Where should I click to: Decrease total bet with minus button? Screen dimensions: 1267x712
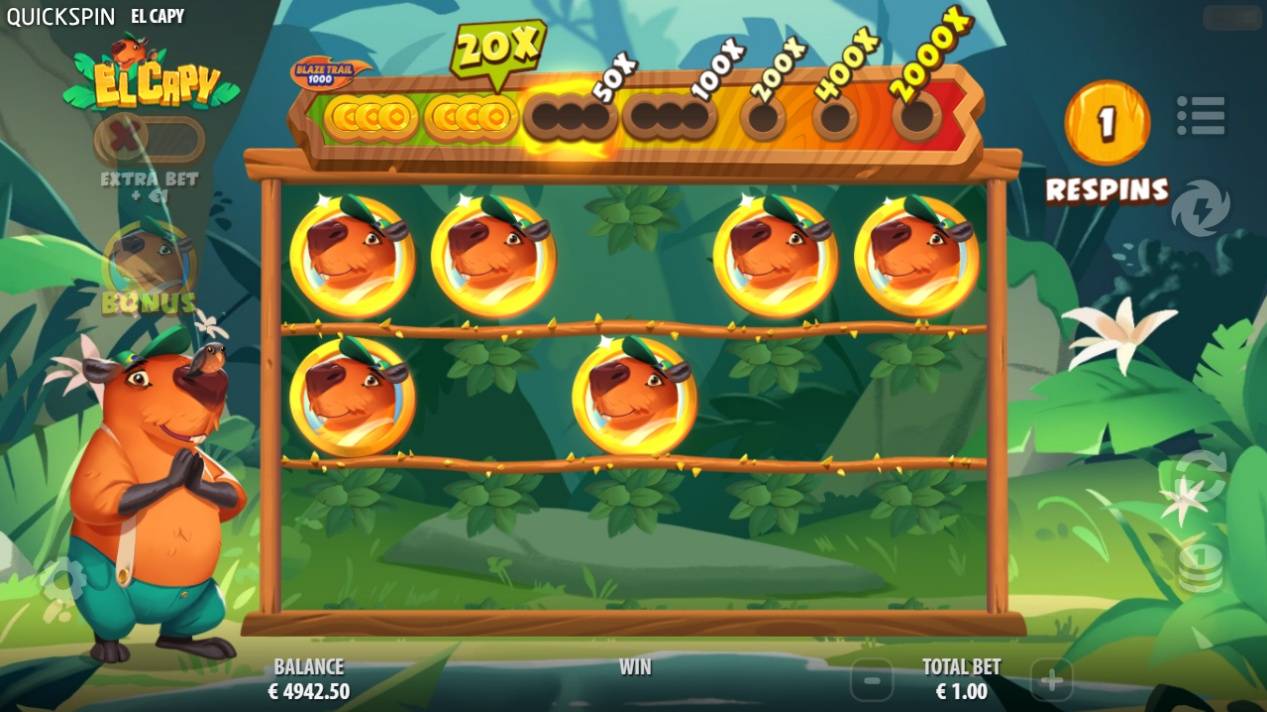tap(872, 681)
